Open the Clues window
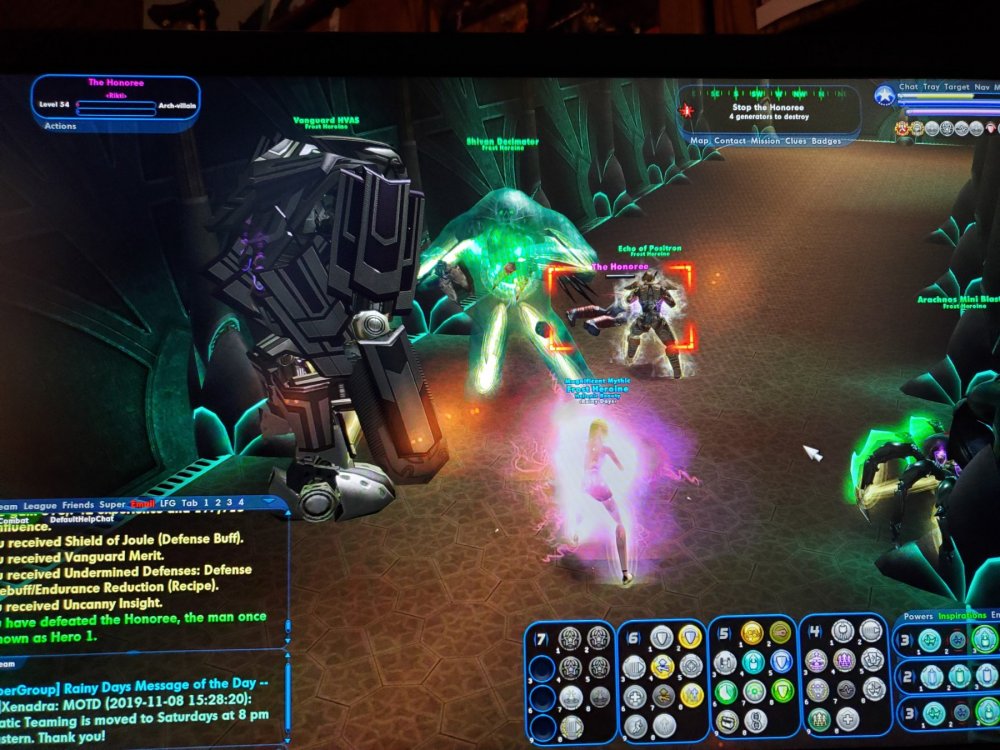The image size is (1000, 750). 796,141
